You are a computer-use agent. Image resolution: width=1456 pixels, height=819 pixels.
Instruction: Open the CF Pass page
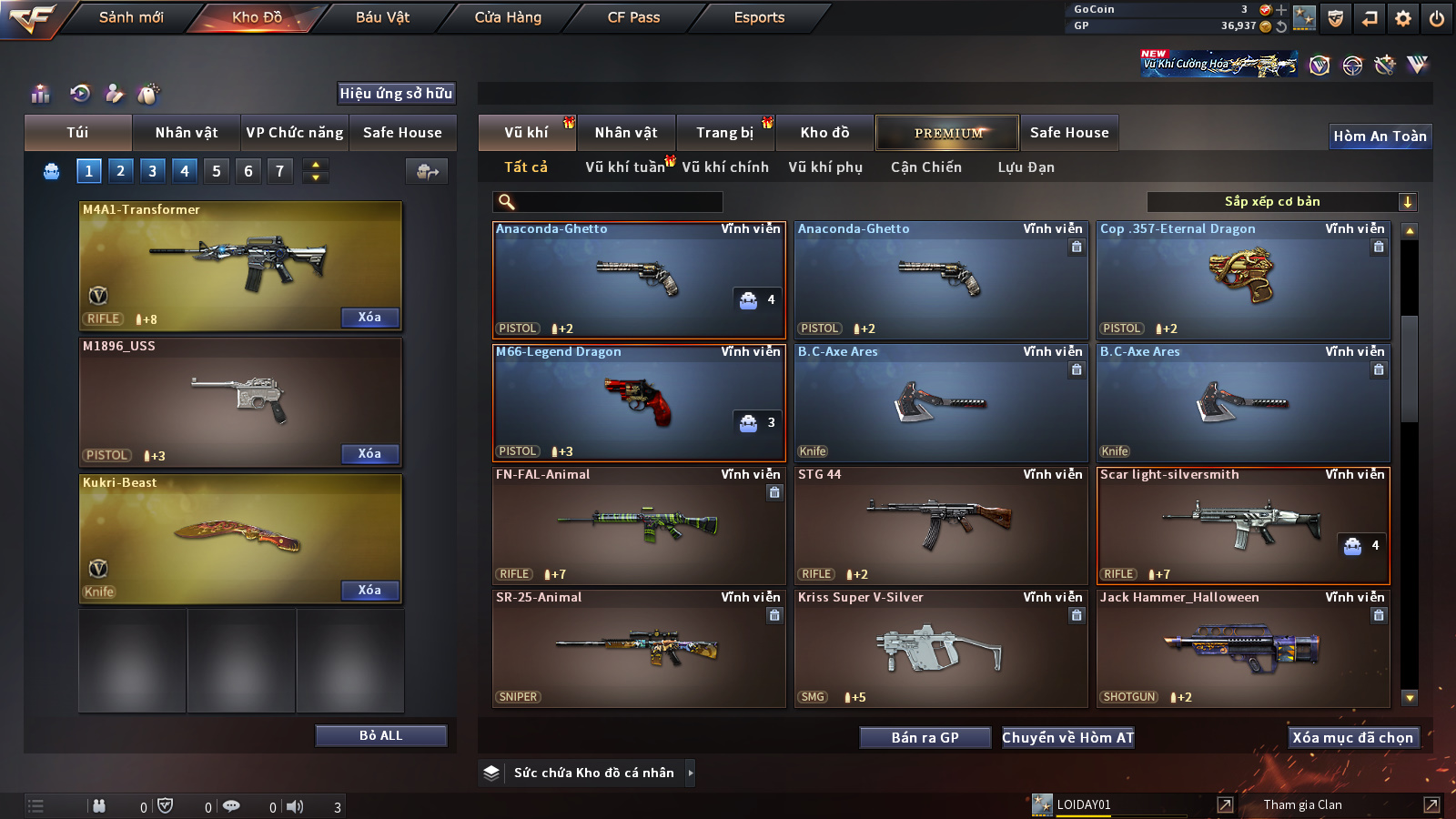(633, 17)
